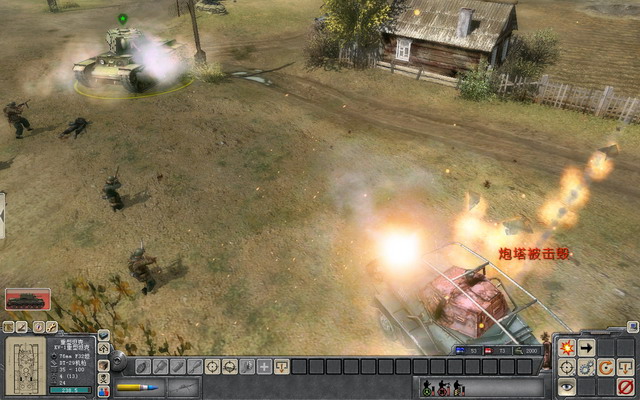The width and height of the screenshot is (640, 400).
Task: Click the green soldier stance icon
Action: [x=427, y=388]
